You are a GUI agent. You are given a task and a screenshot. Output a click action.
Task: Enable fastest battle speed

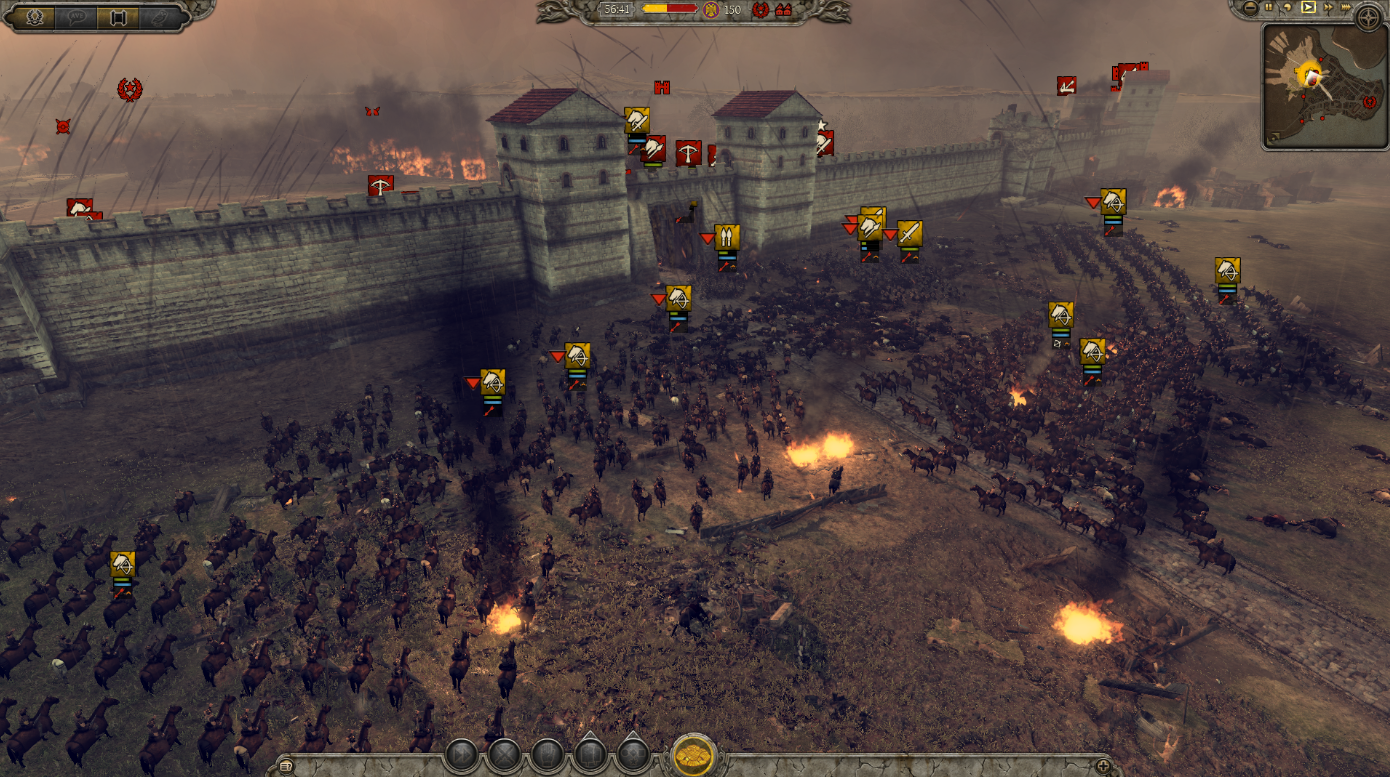[1345, 8]
